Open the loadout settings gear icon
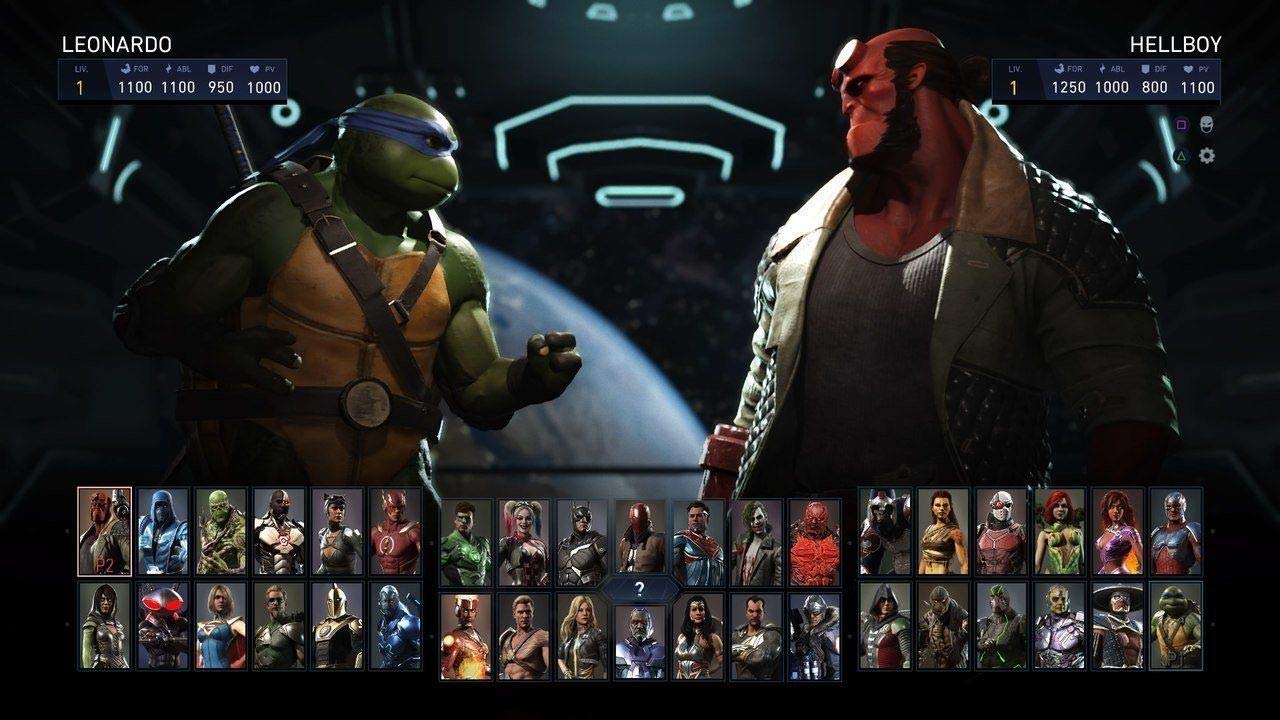The image size is (1280, 720). [1207, 155]
